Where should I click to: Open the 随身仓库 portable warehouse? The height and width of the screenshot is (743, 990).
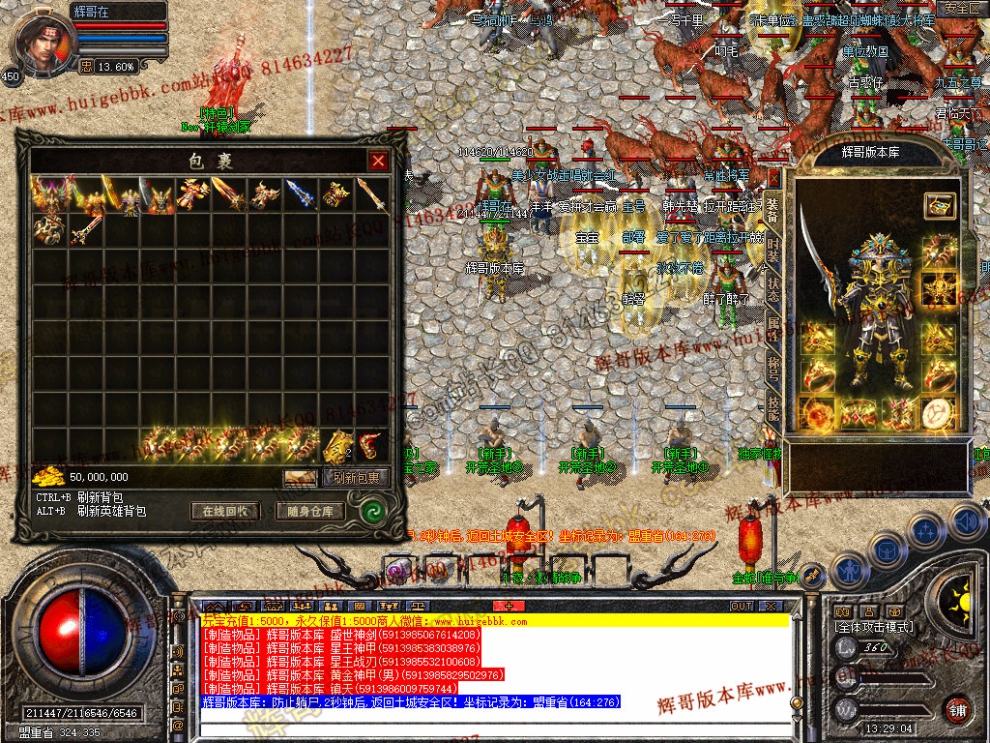pyautogui.click(x=310, y=511)
